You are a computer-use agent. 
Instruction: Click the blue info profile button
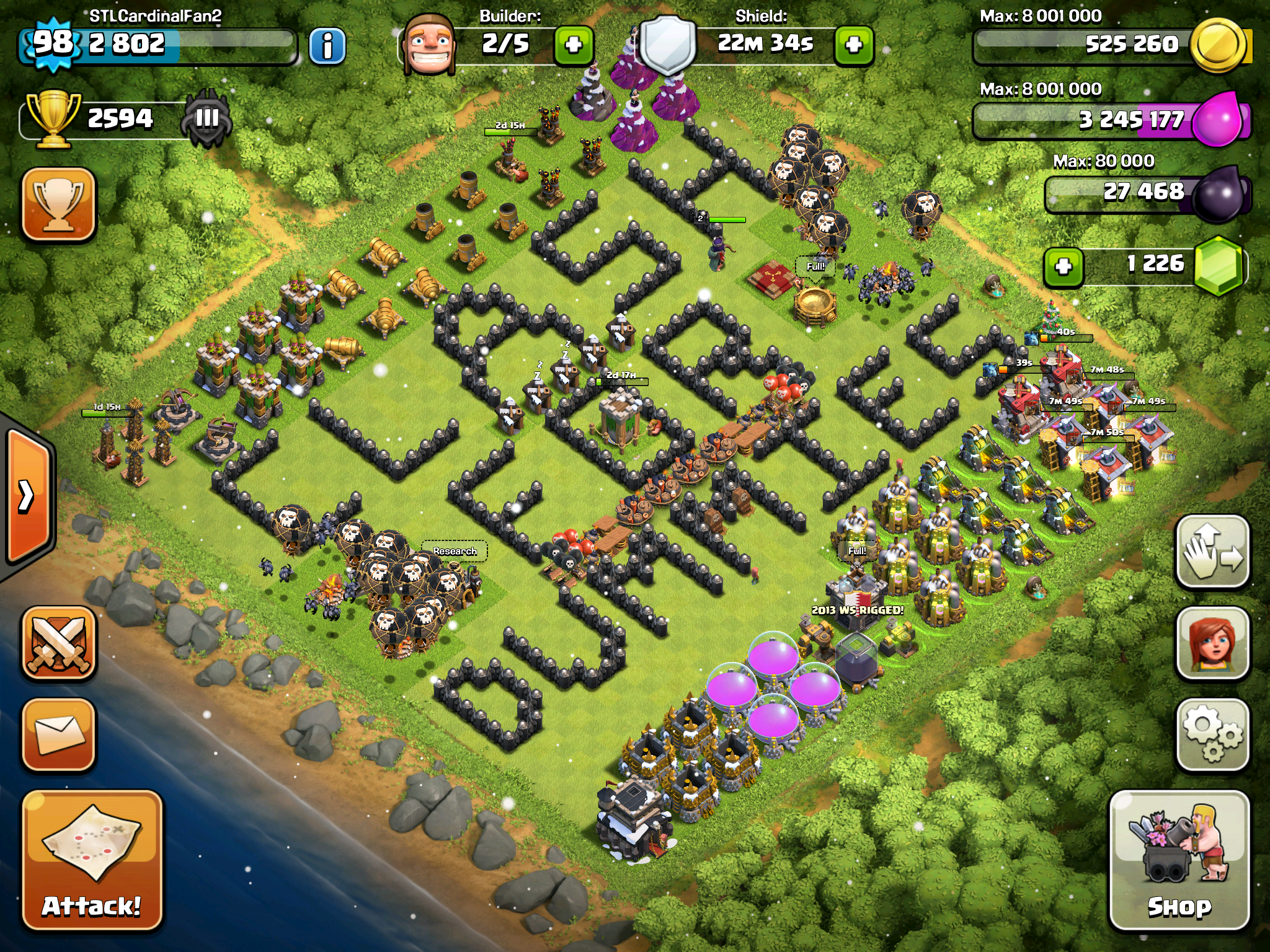pos(327,45)
